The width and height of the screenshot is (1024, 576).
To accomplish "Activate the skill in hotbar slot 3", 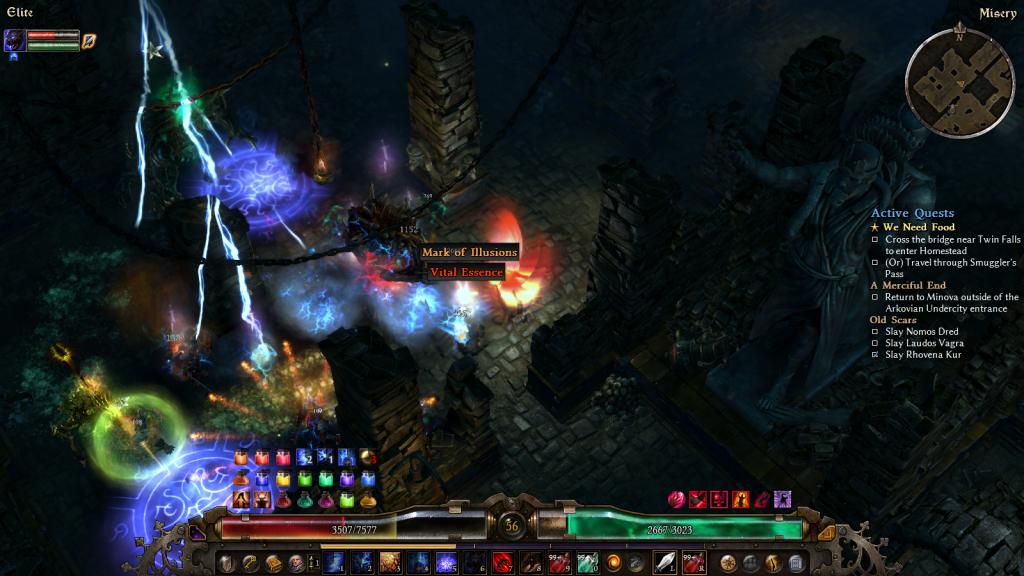I will click(x=390, y=562).
